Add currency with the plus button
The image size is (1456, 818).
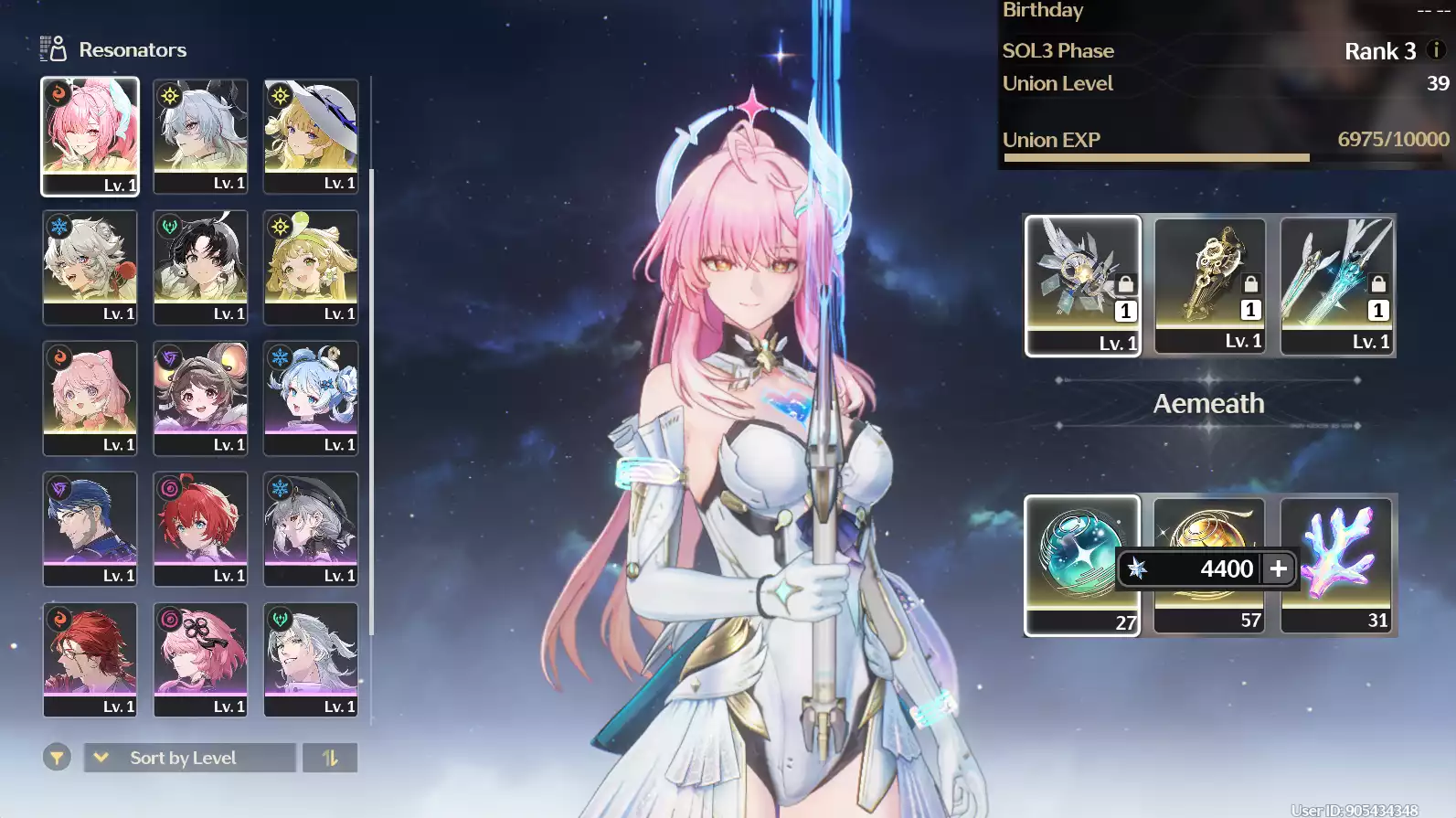pyautogui.click(x=1278, y=568)
